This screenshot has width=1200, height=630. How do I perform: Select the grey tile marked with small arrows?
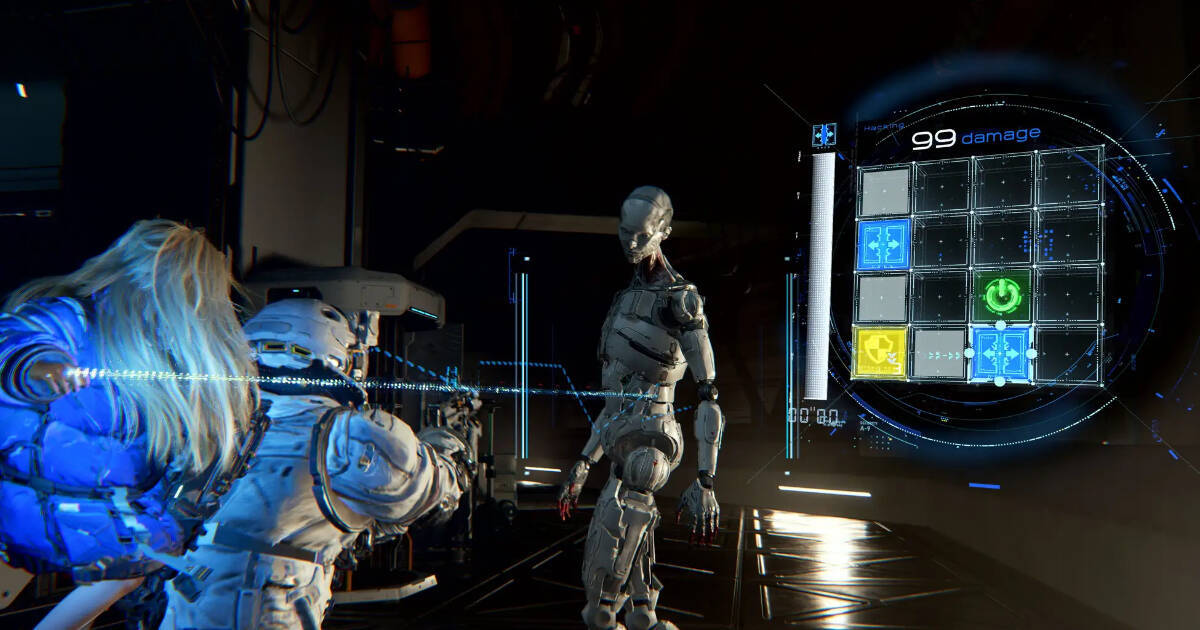pyautogui.click(x=938, y=353)
